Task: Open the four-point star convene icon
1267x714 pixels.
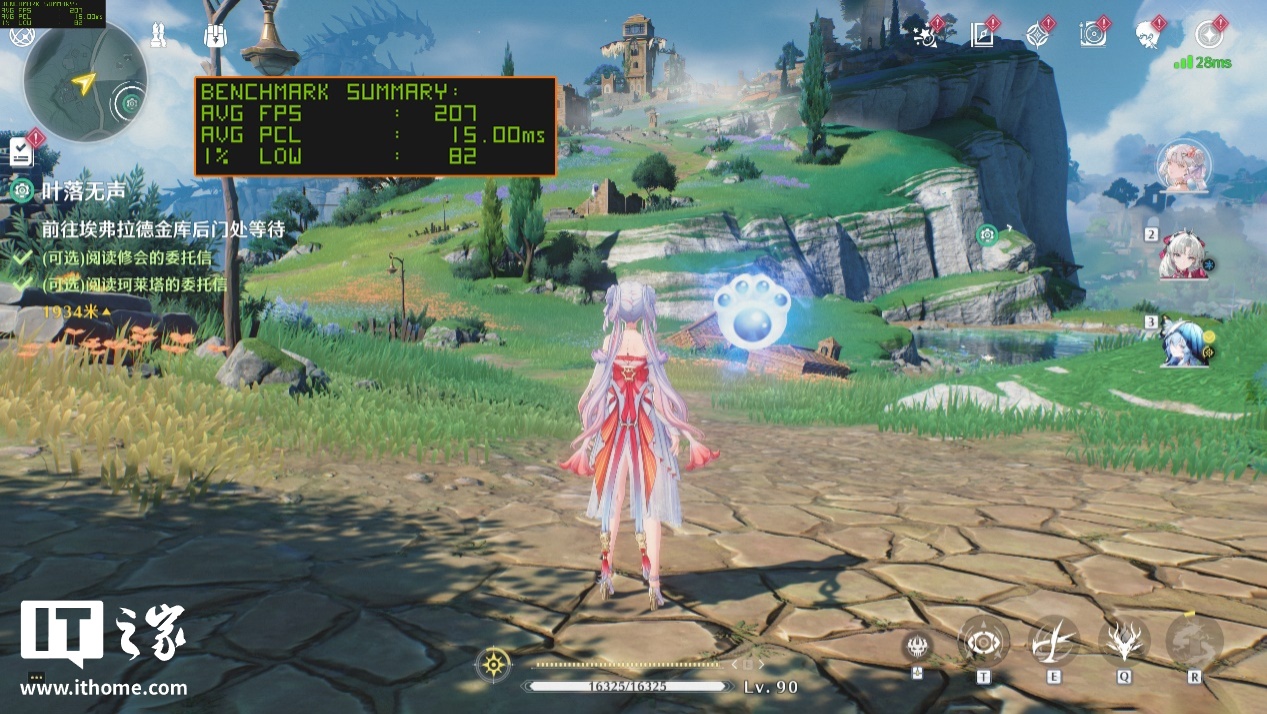Action: tap(1037, 36)
